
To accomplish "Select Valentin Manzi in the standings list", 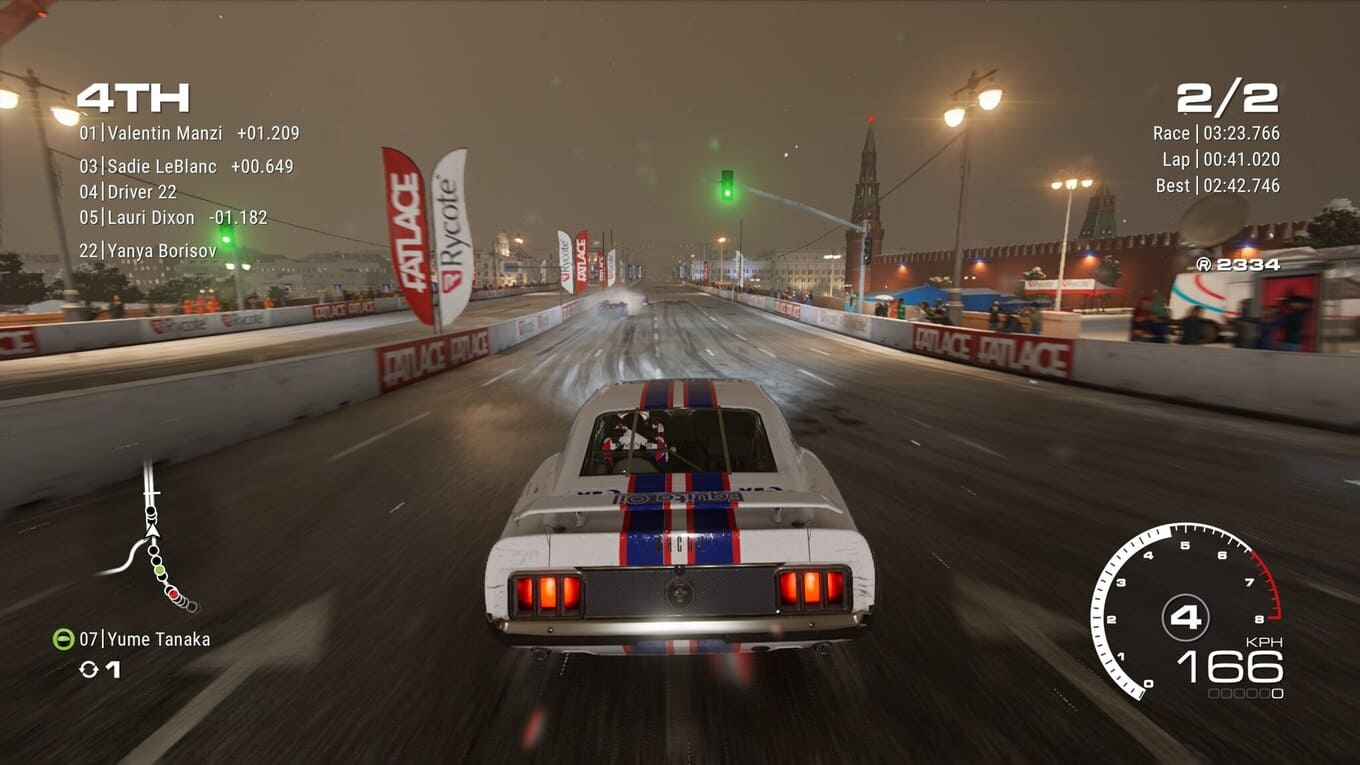I will tap(188, 133).
